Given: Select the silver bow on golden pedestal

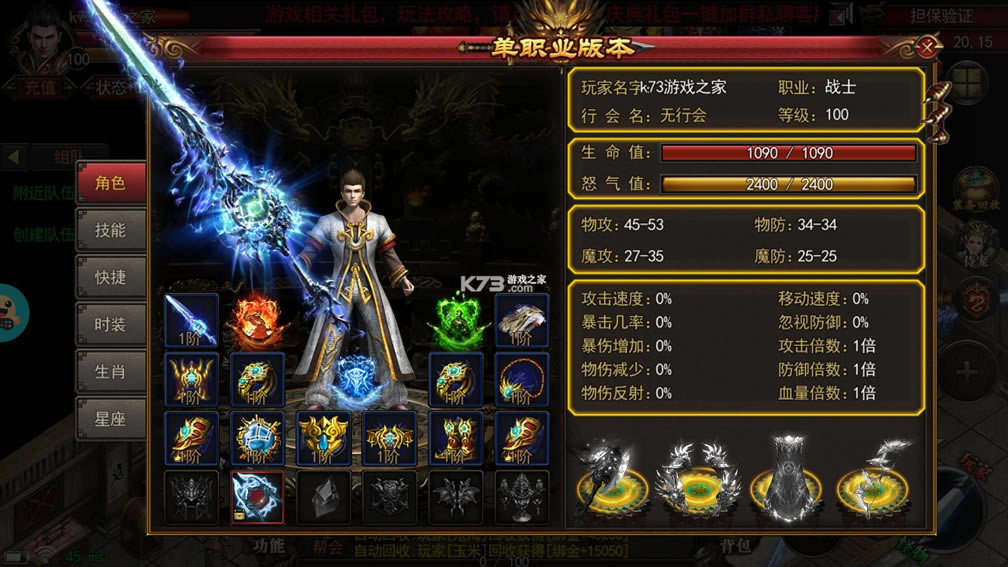Looking at the screenshot, I should tap(873, 477).
